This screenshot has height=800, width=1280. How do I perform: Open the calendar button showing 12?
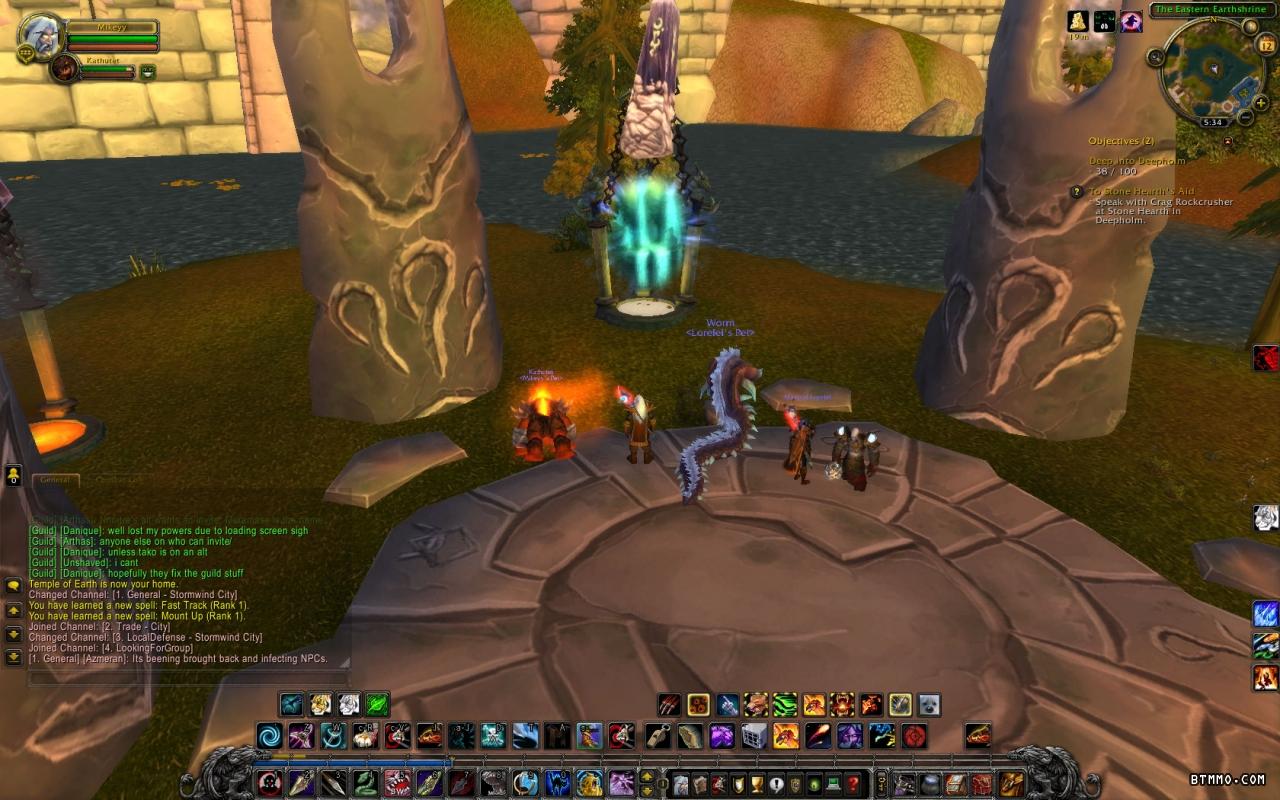click(1265, 45)
